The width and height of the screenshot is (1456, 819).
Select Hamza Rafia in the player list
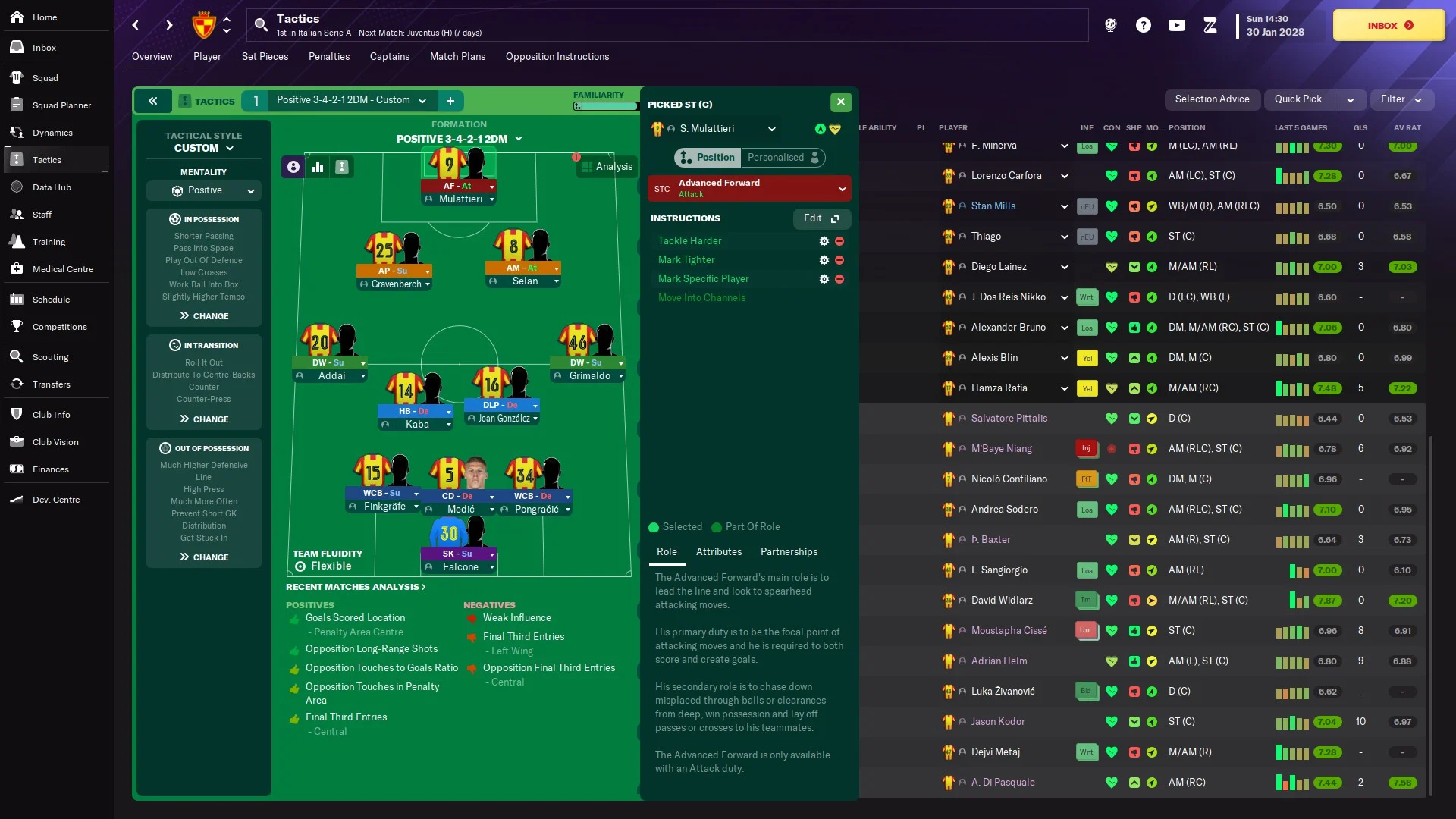point(999,388)
